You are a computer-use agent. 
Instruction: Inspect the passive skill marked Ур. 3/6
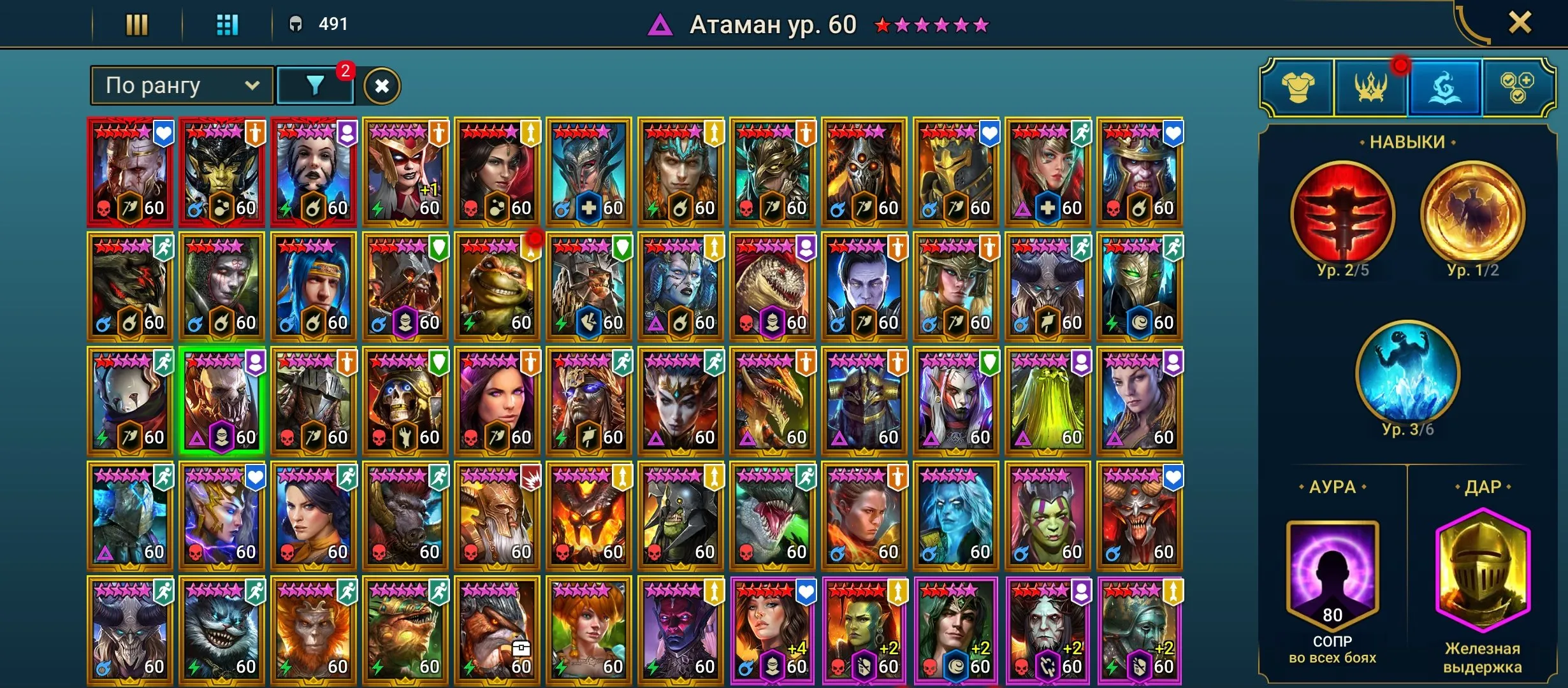pyautogui.click(x=1405, y=380)
